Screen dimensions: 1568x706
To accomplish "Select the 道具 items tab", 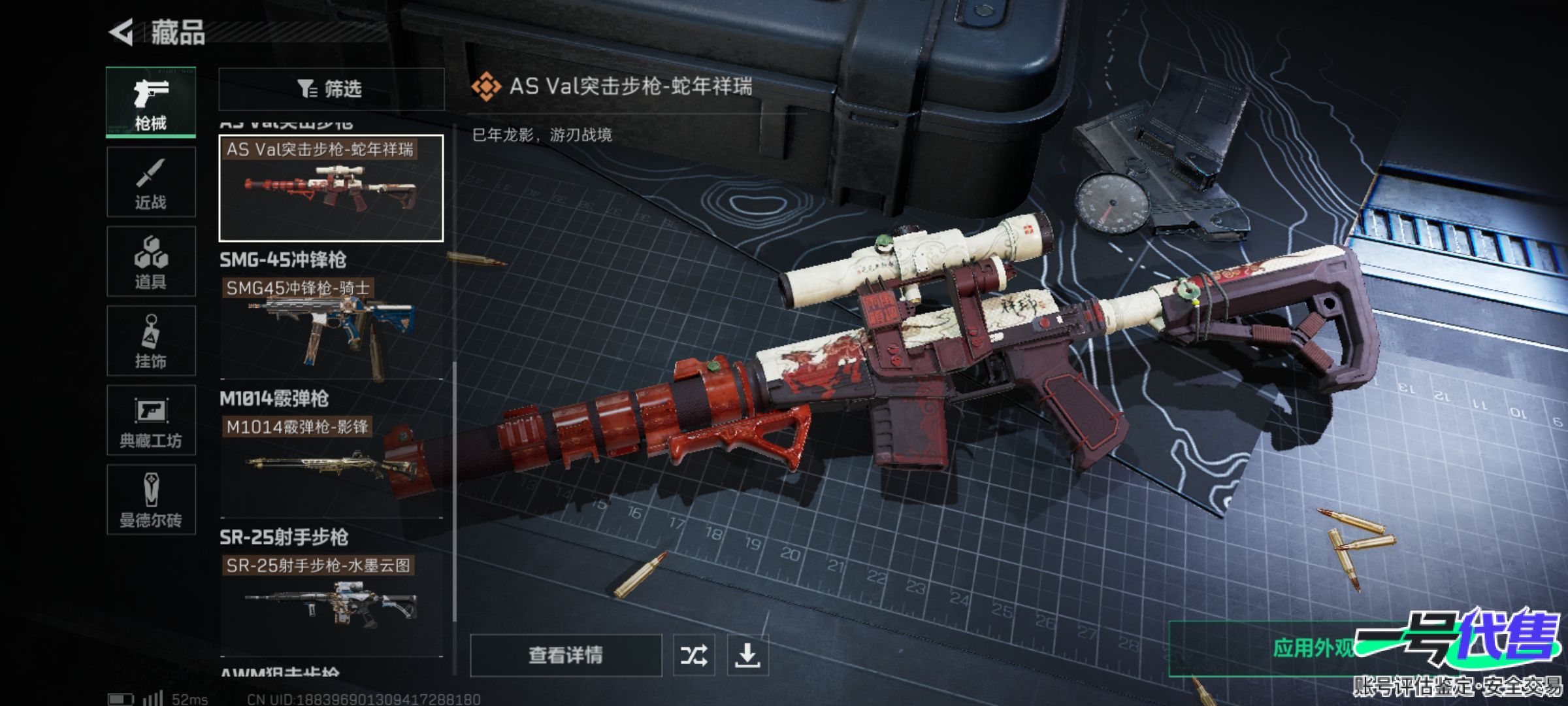I will 151,261.
